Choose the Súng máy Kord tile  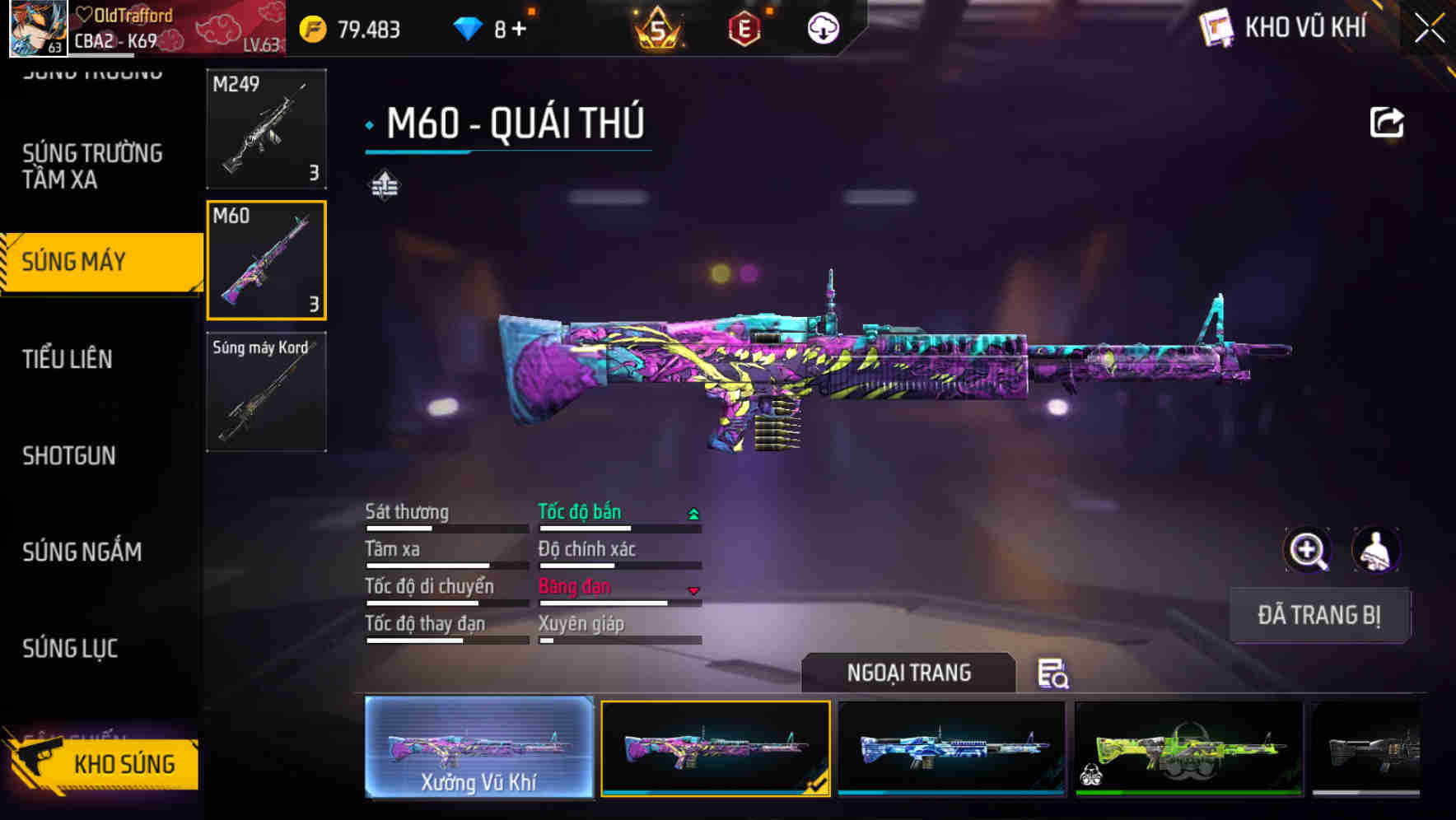coord(266,392)
